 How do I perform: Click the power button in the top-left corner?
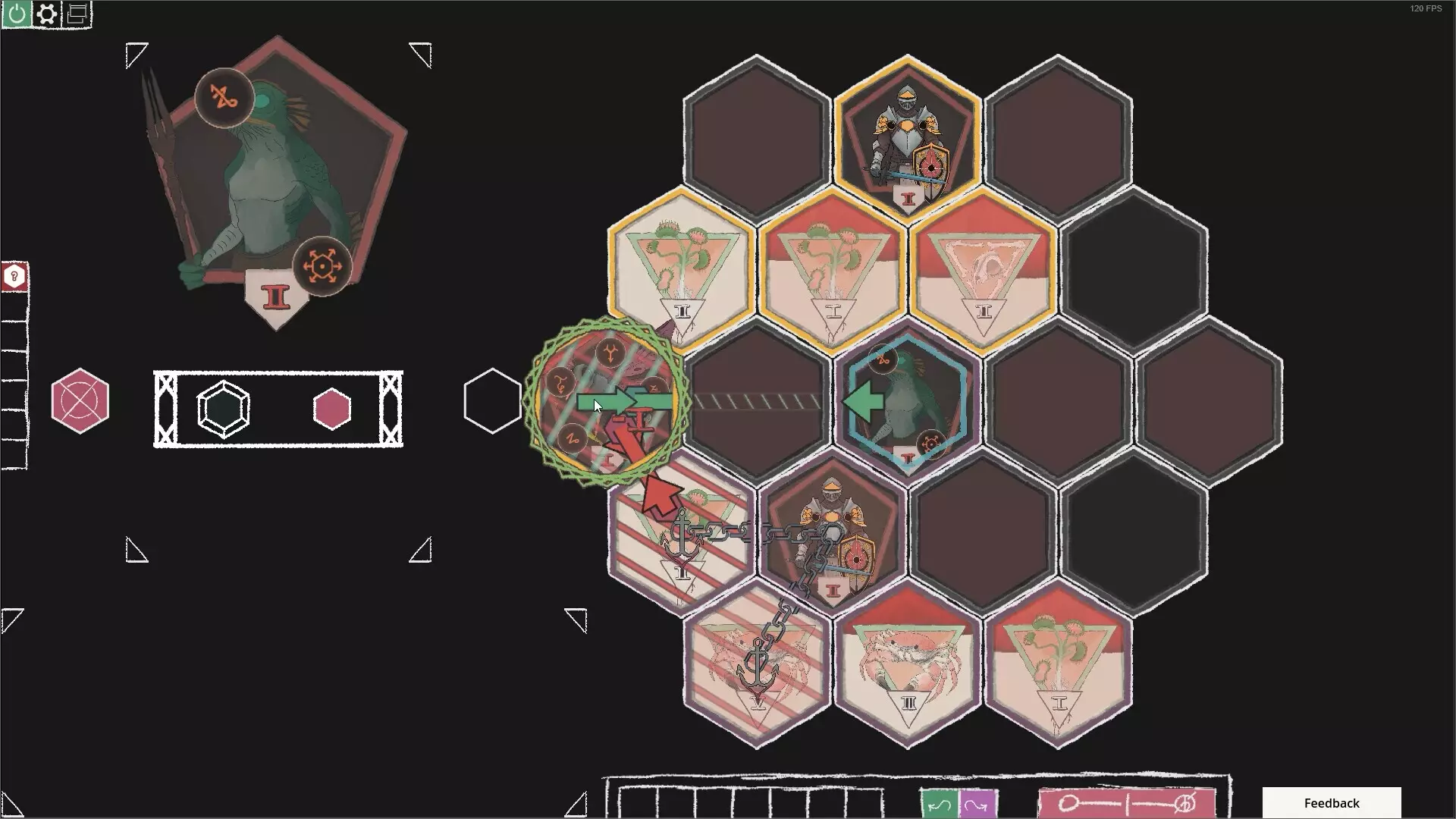(x=15, y=14)
